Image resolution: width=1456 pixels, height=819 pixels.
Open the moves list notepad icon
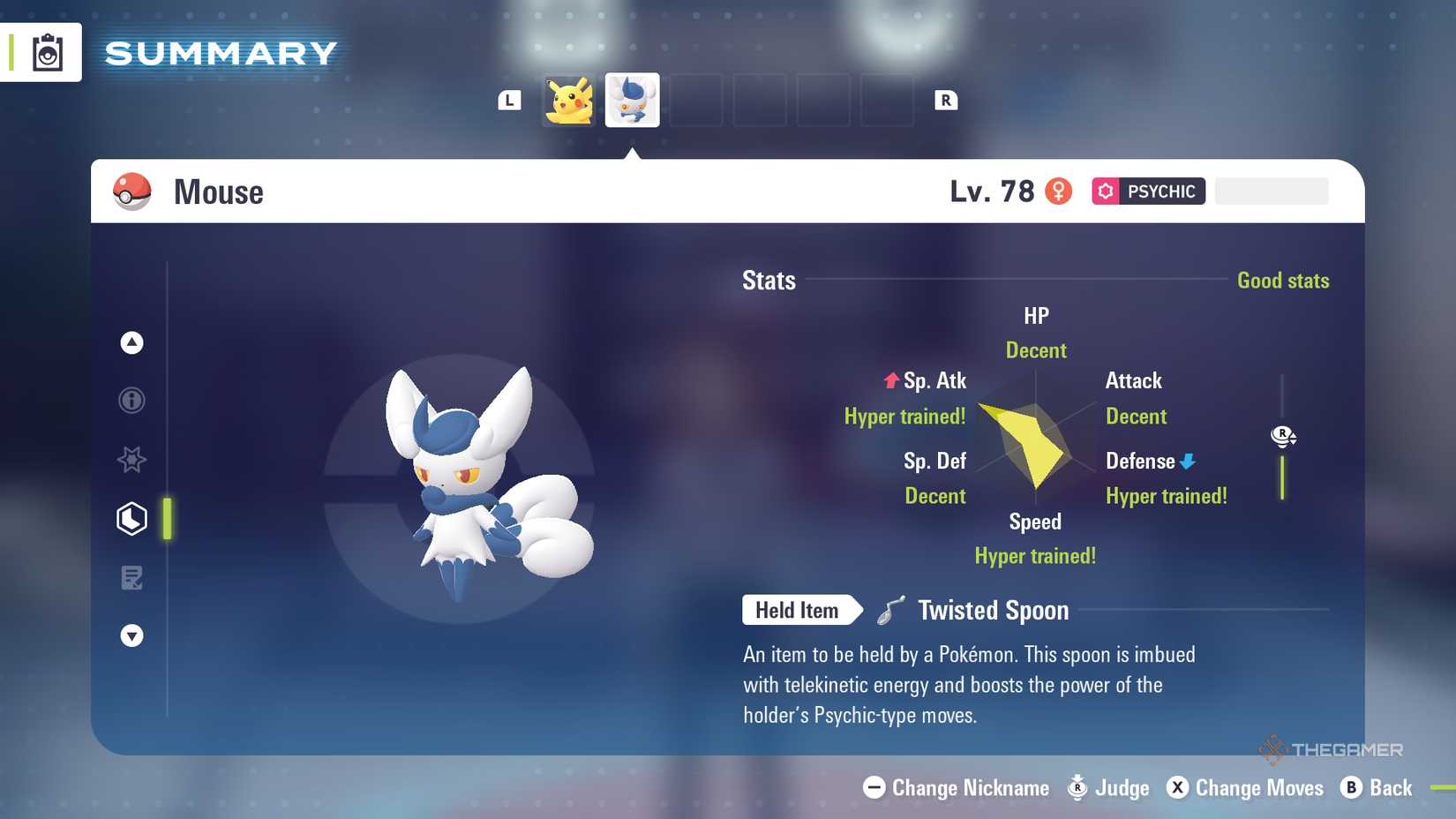[x=131, y=578]
